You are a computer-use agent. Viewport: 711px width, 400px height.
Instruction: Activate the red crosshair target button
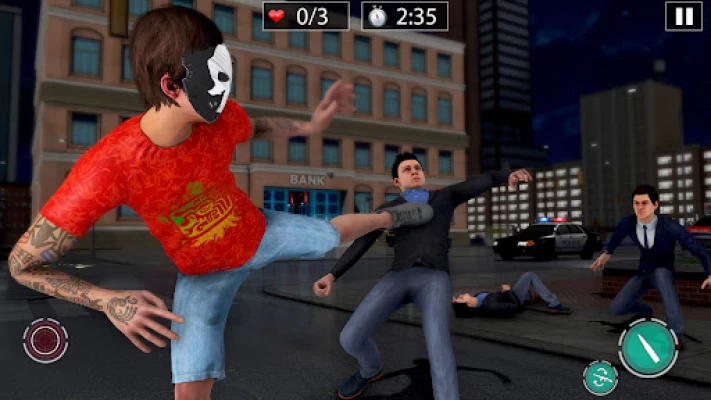click(46, 340)
